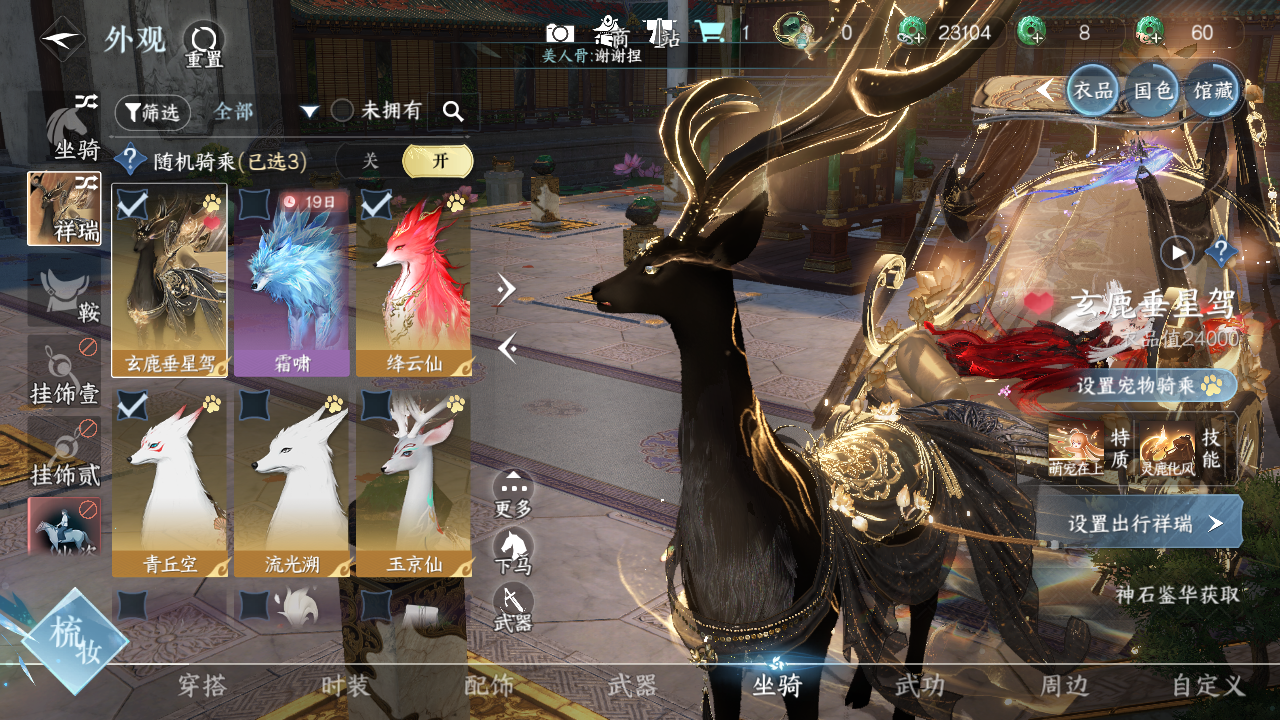Viewport: 1280px width, 720px height.
Task: Open the 衣品 round button
Action: coord(1092,91)
